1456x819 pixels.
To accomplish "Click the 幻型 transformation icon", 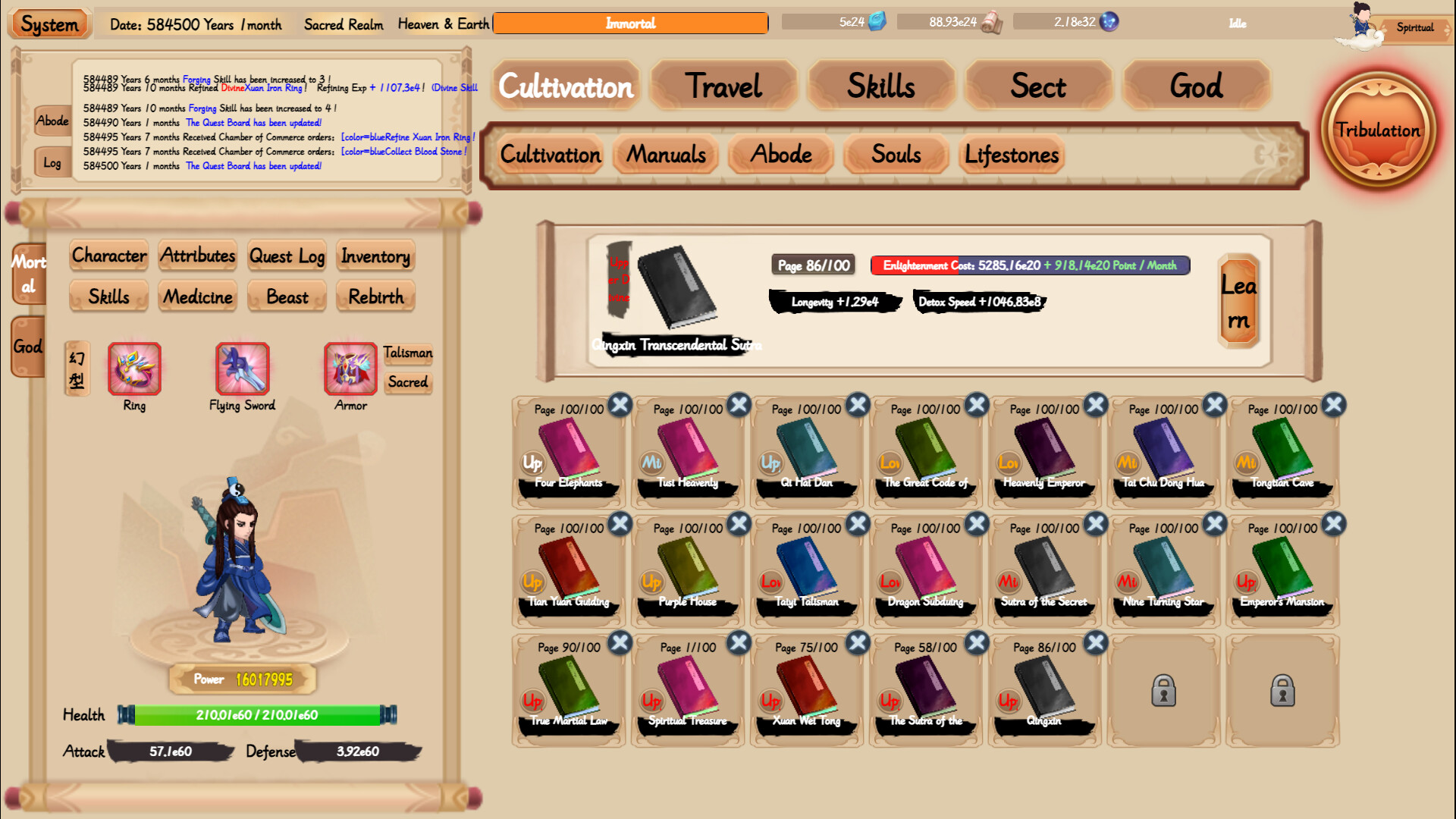I will click(77, 369).
